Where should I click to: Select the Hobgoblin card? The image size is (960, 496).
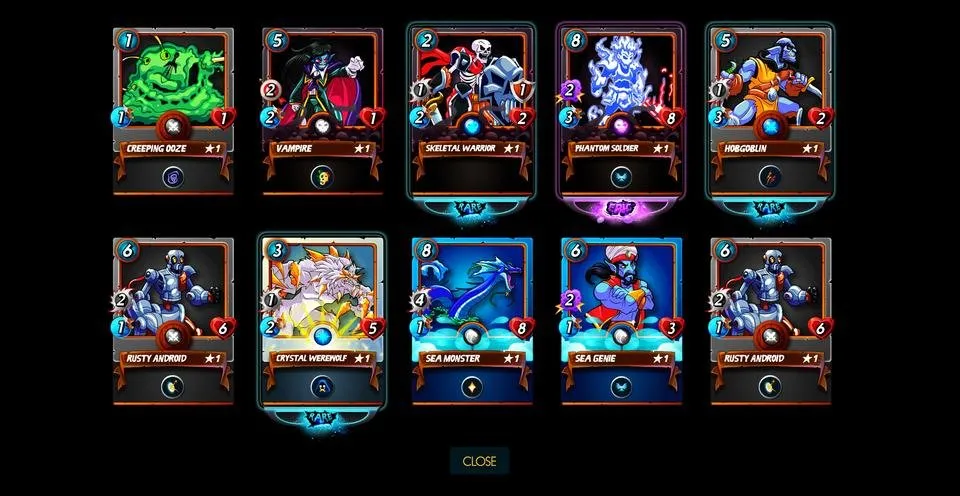(x=770, y=108)
